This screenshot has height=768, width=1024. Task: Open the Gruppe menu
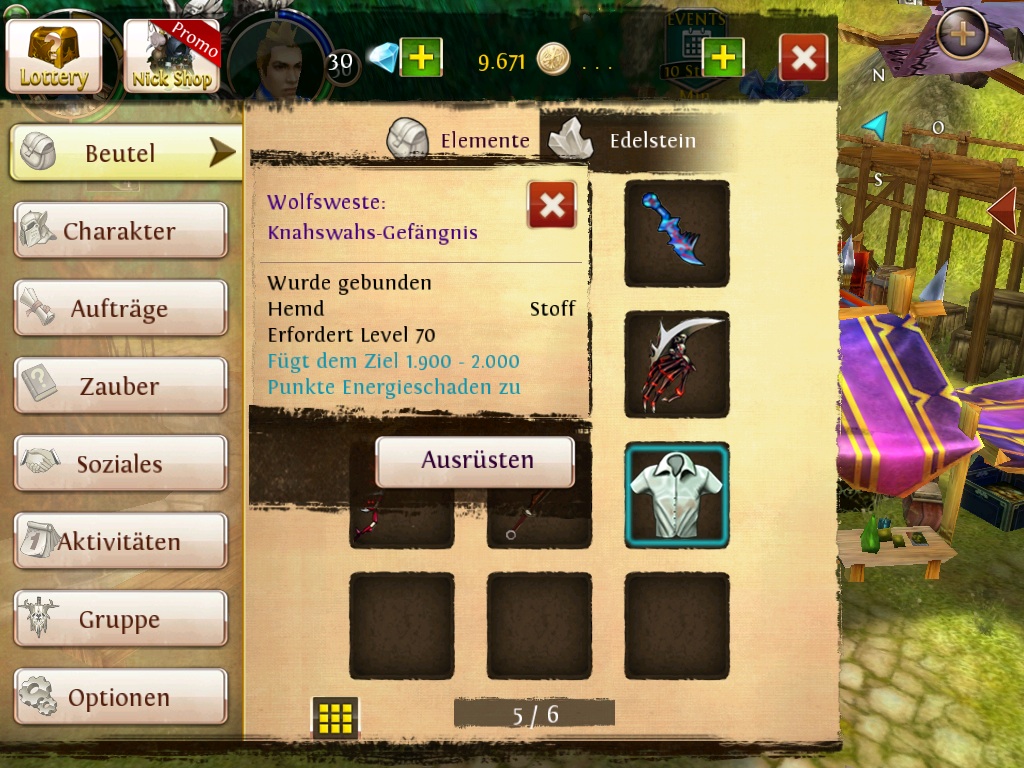tap(120, 619)
